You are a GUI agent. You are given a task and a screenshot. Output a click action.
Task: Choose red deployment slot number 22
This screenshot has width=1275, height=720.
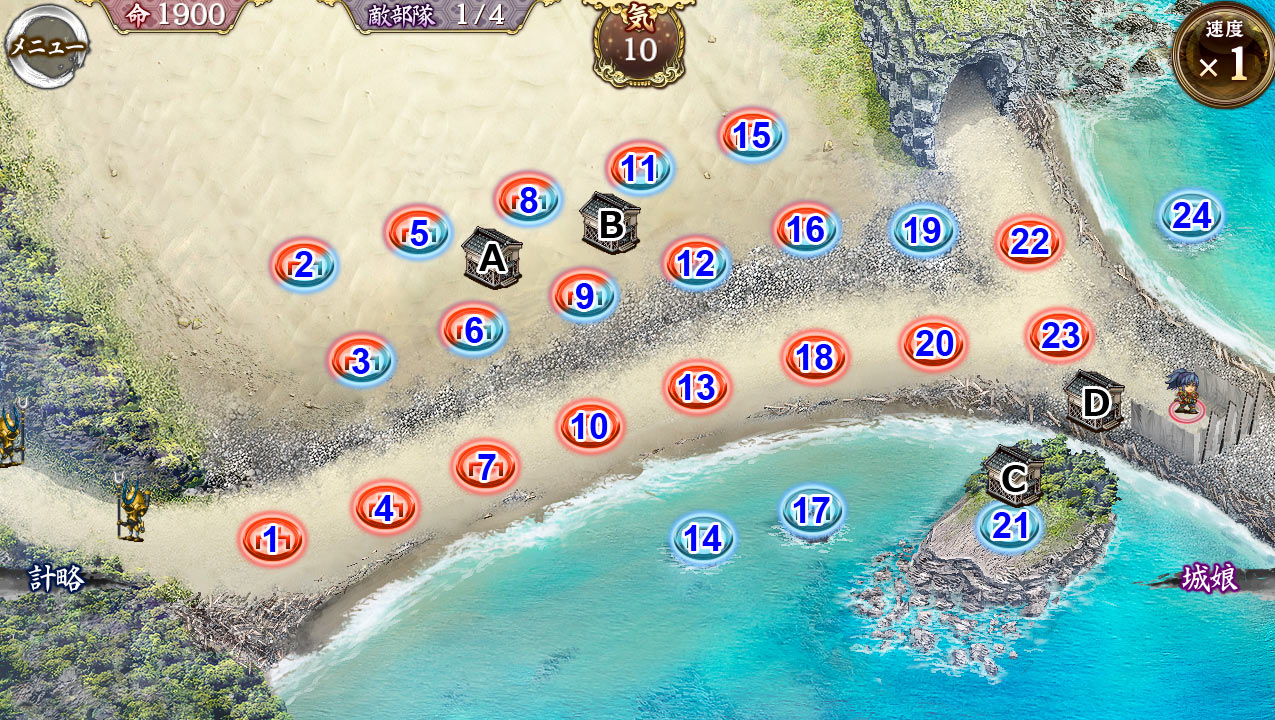coord(1029,242)
